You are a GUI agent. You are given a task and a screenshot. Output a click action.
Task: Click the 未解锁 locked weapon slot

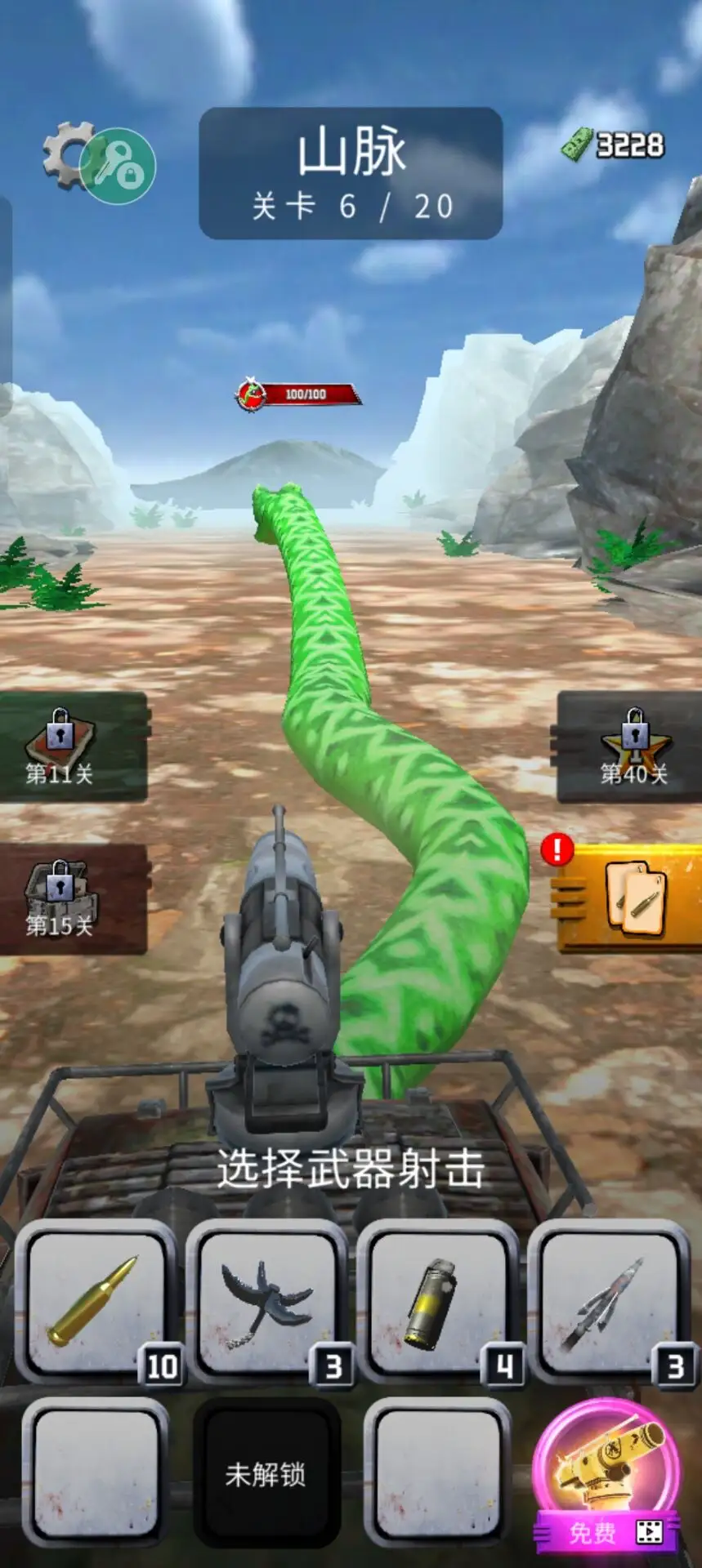(x=266, y=1475)
